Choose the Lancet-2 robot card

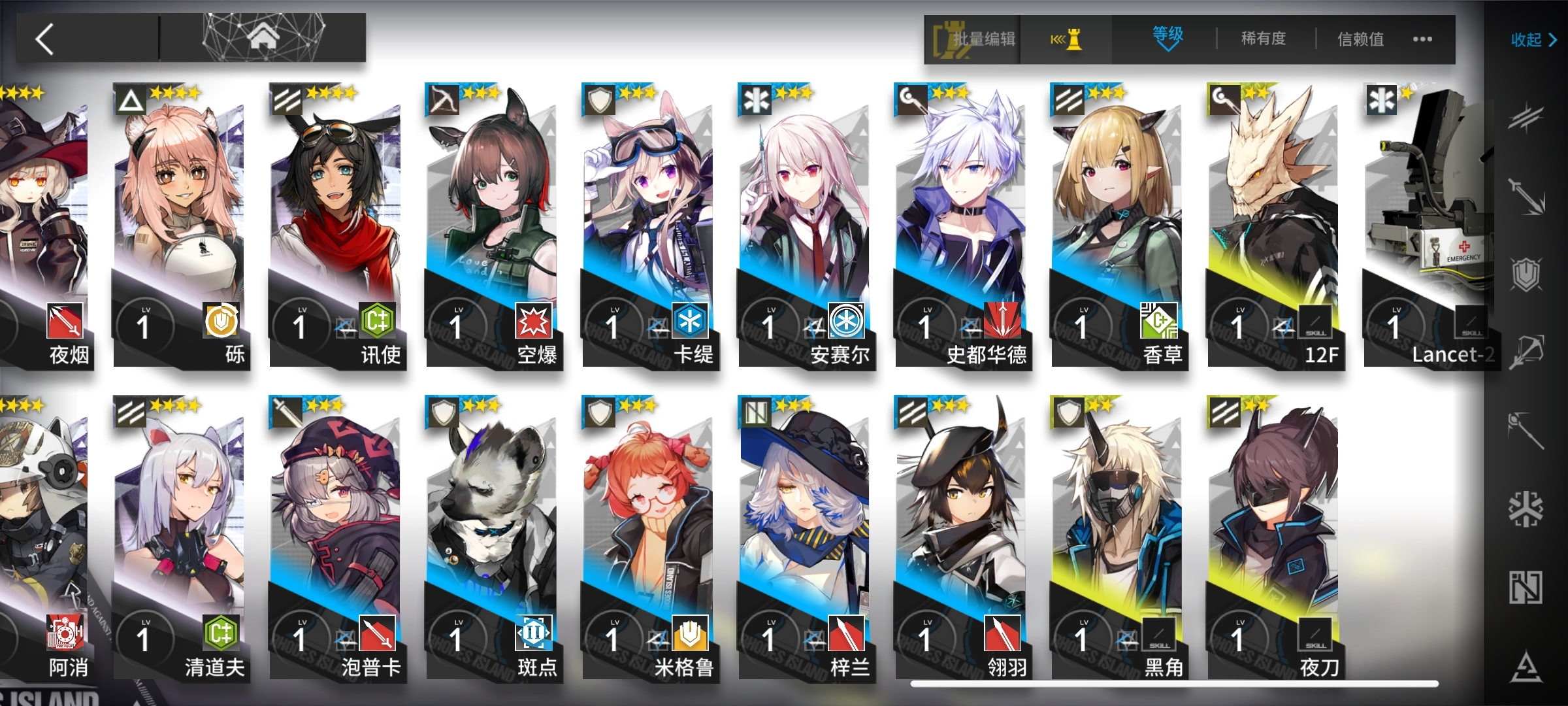(x=1428, y=226)
